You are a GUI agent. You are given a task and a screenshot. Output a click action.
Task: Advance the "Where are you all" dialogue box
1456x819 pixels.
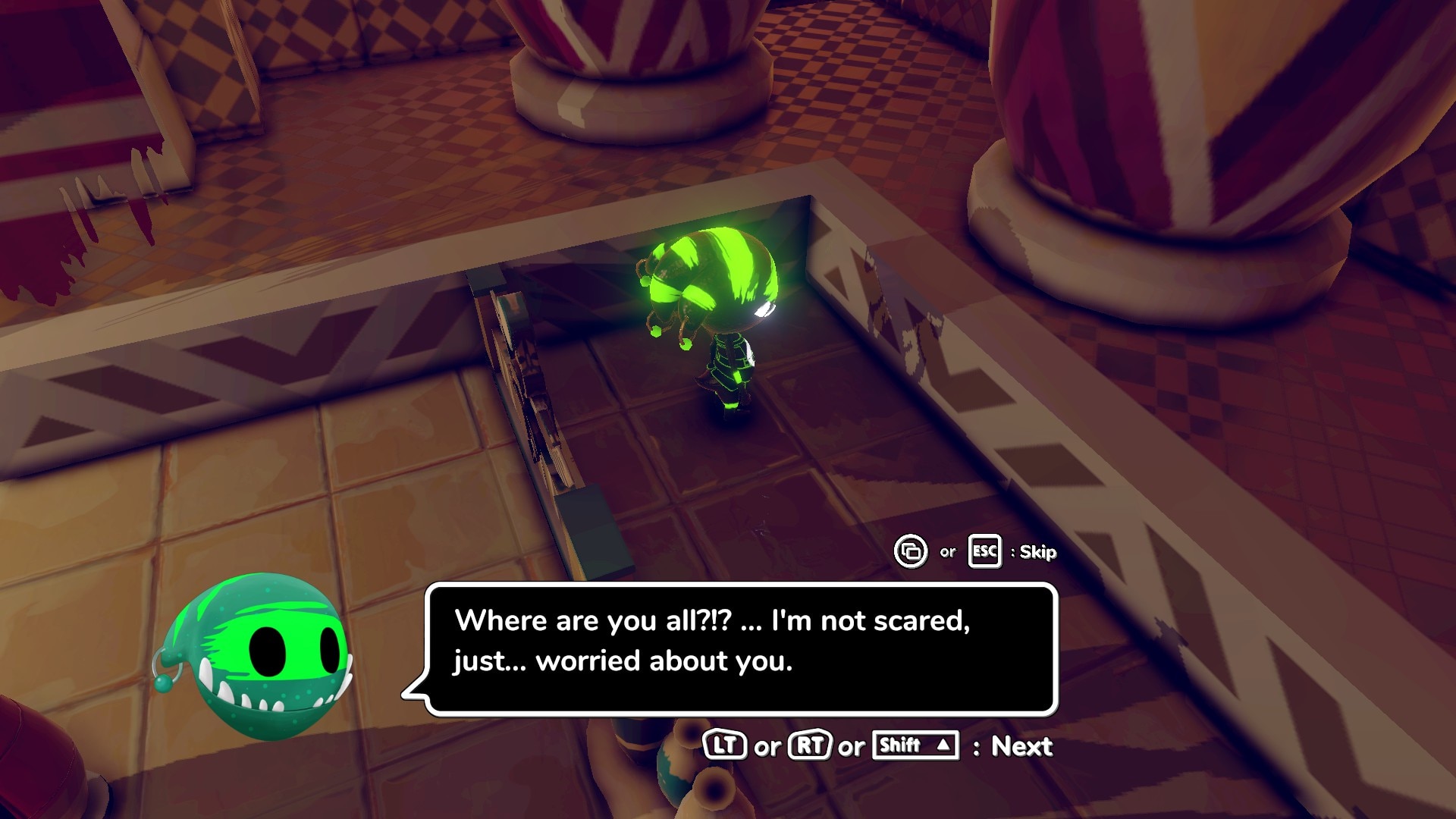pyautogui.click(x=1021, y=746)
